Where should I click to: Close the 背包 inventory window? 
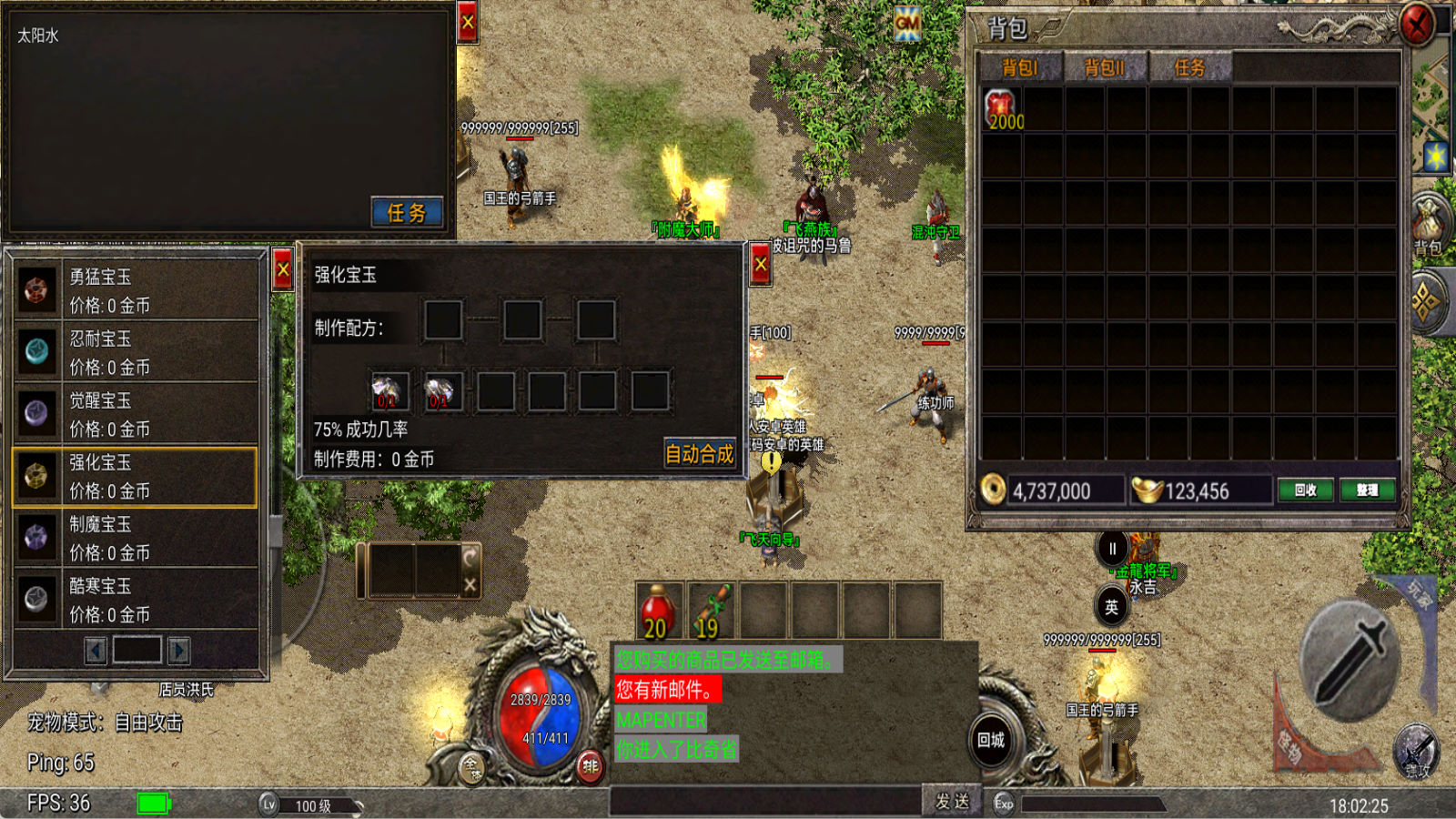1416,25
